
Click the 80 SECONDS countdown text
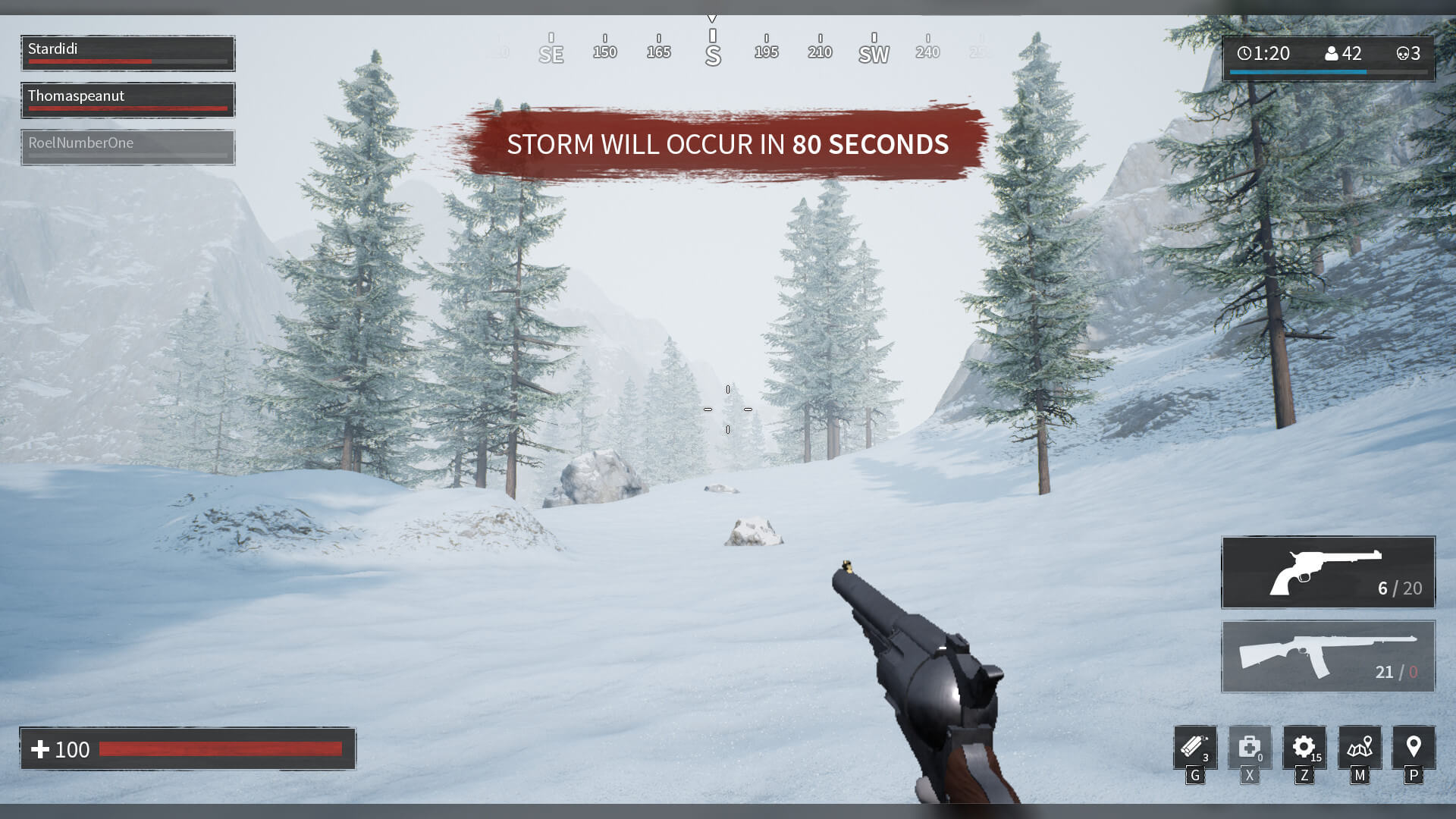click(871, 144)
